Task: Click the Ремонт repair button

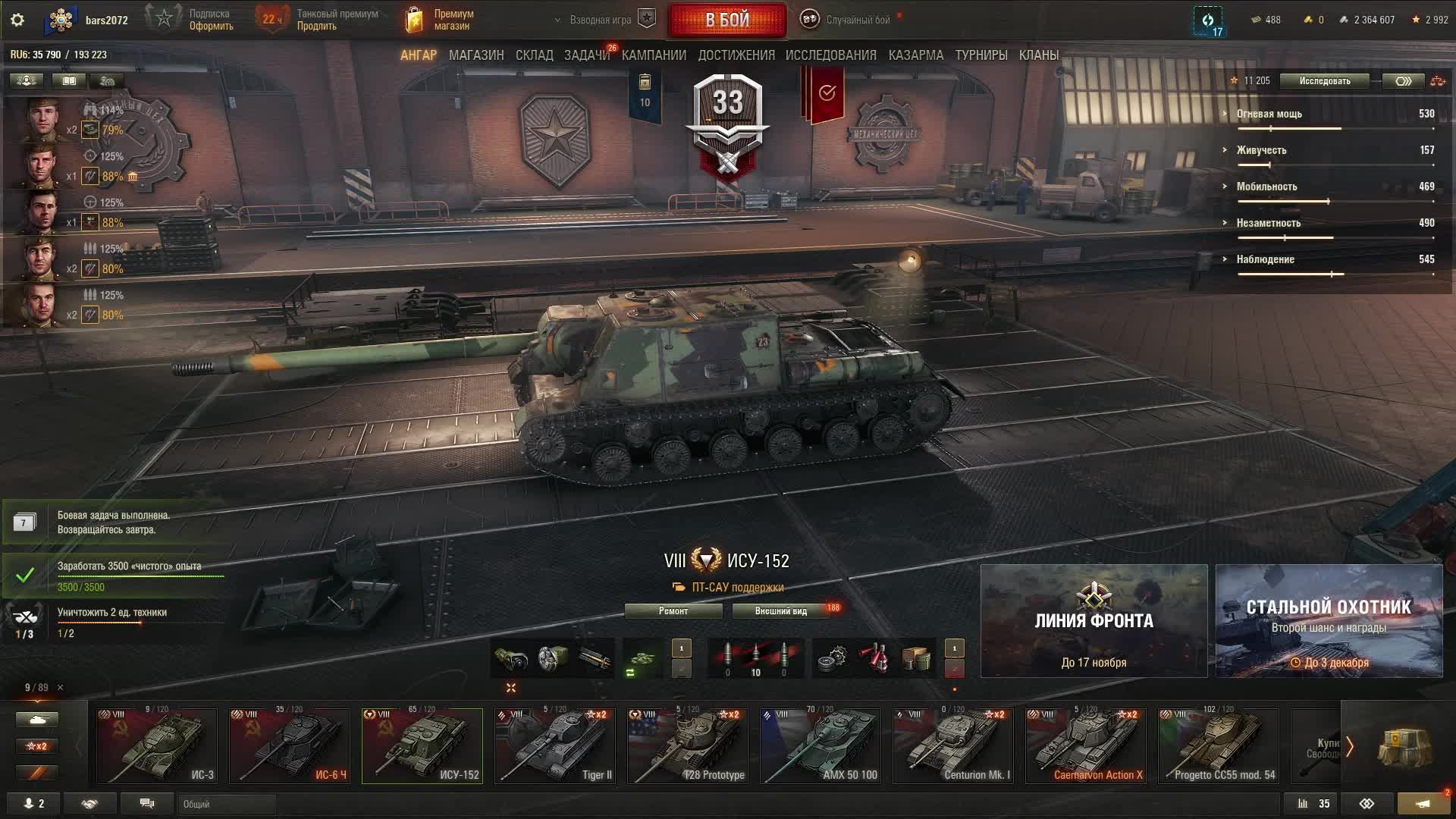Action: [673, 611]
